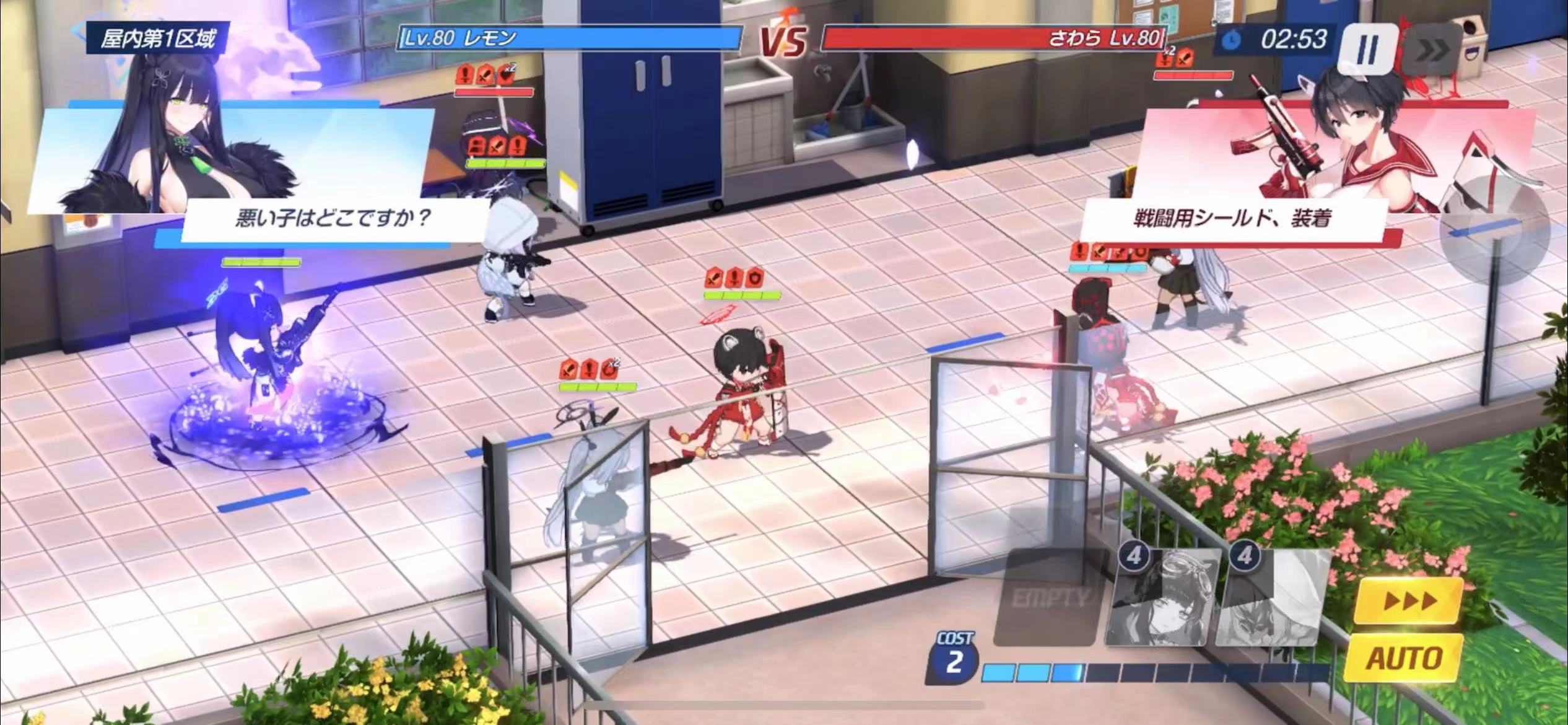
Task: Select the goggles girl skill card
Action: point(1163,598)
